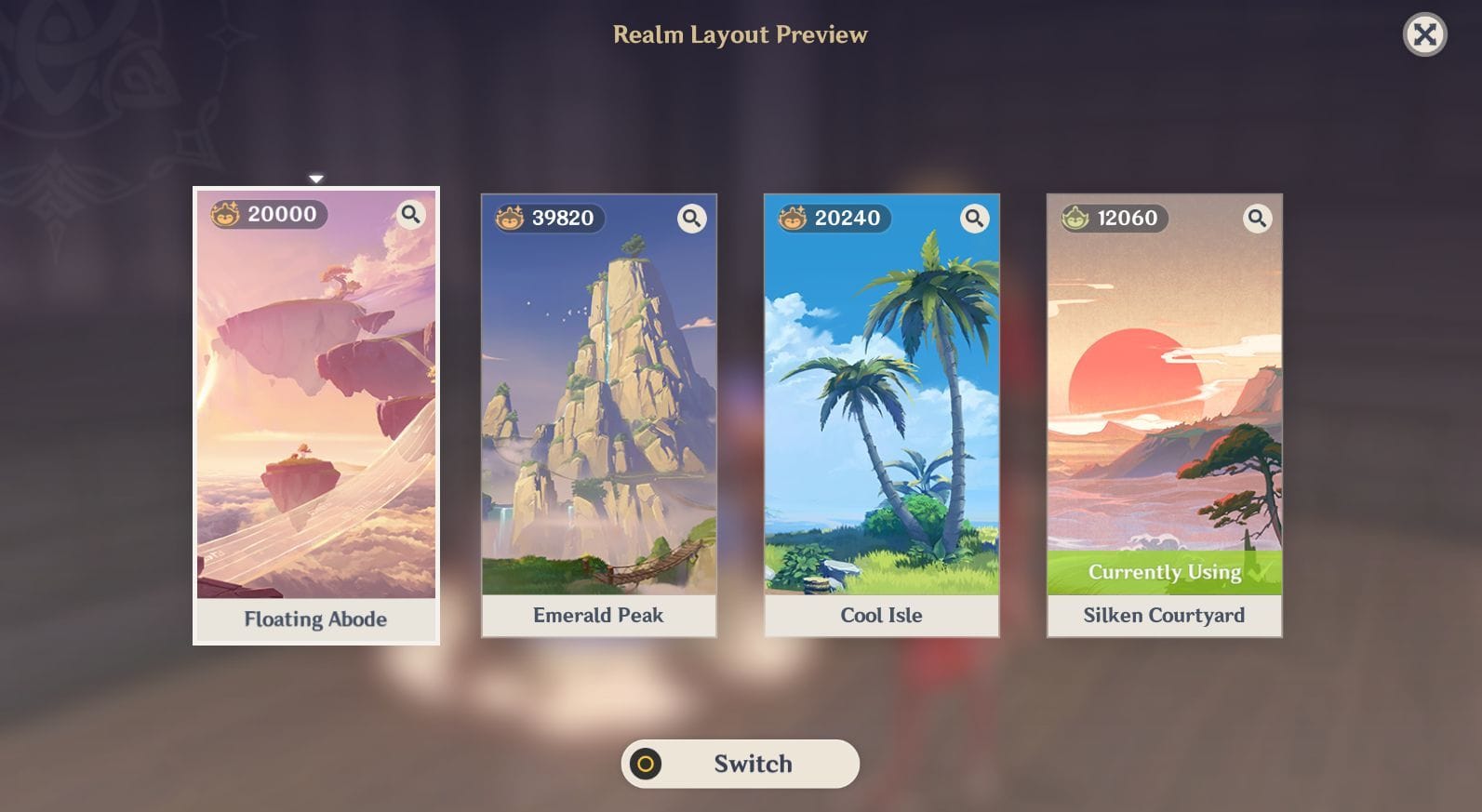Click the Realm Currency icon showing 39820
Screen dimensions: 1482x812
click(508, 220)
